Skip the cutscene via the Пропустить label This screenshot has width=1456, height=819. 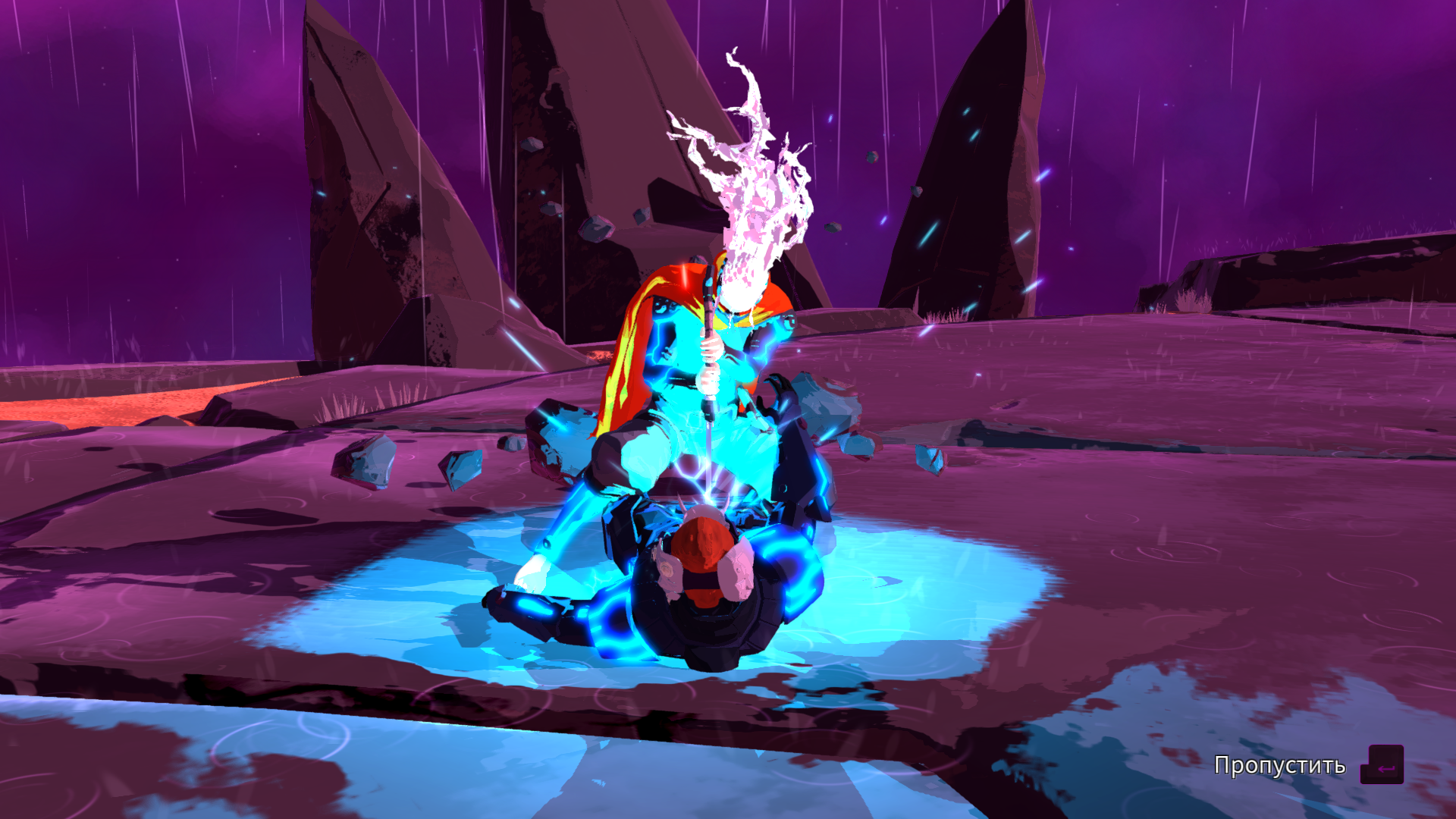1279,765
